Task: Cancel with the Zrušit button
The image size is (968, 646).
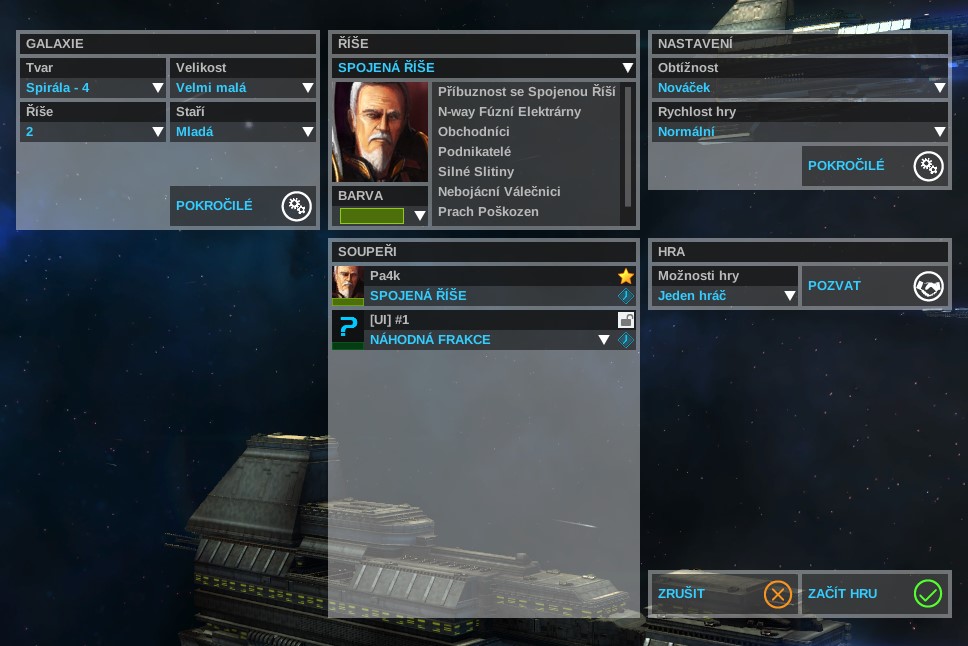Action: point(723,594)
